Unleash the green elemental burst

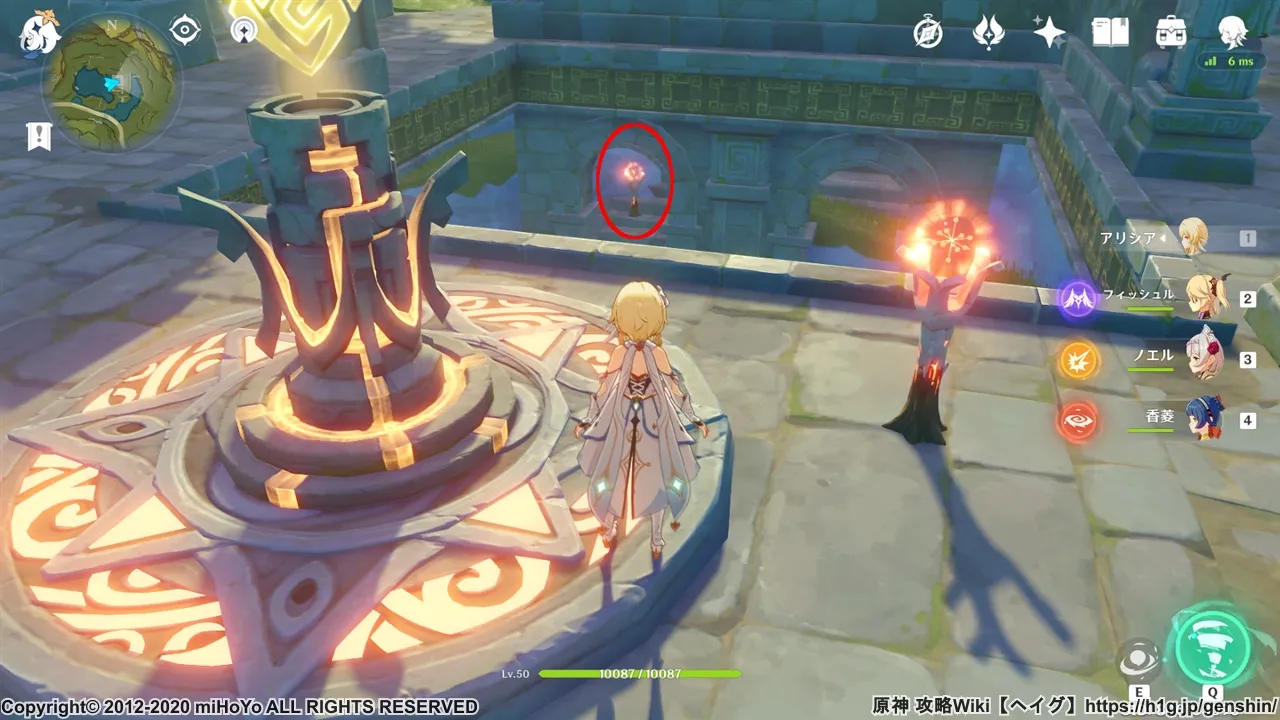coord(1213,647)
